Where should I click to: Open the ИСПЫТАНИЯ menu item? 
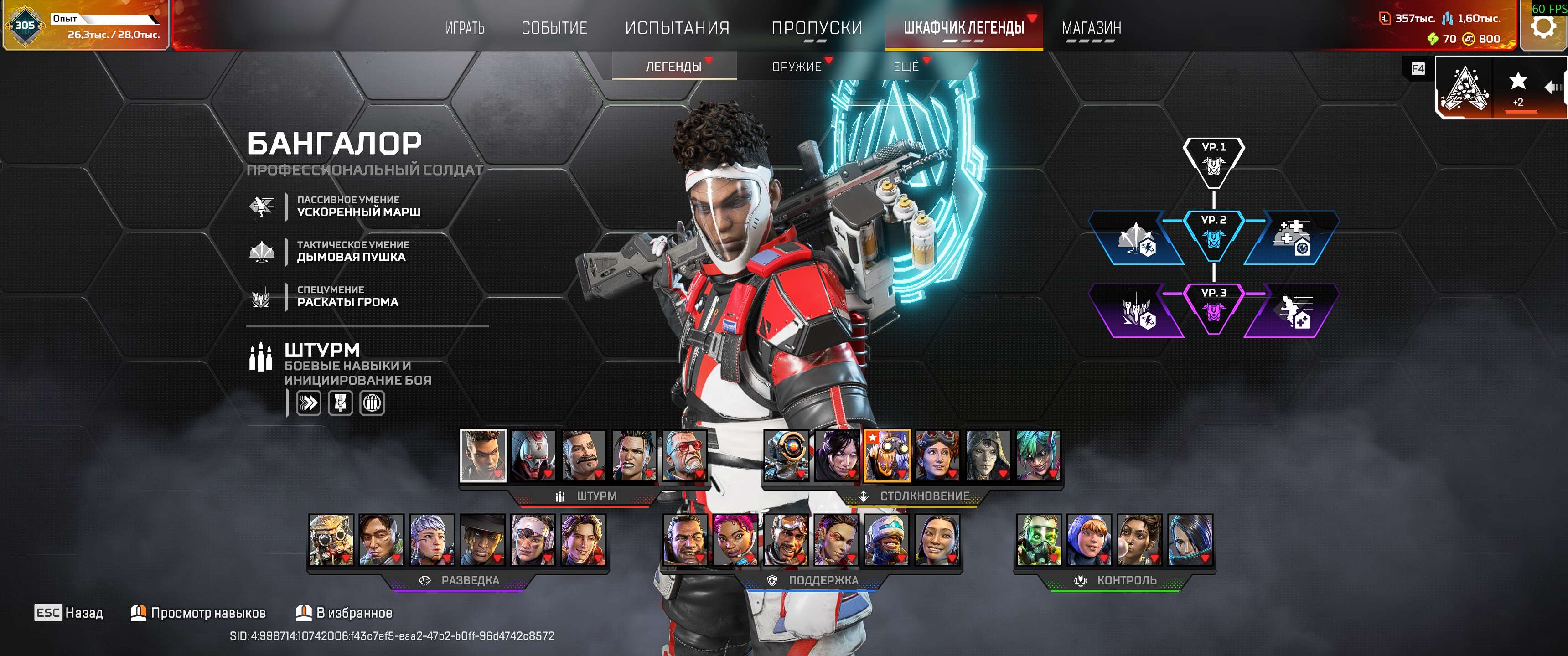tap(676, 27)
